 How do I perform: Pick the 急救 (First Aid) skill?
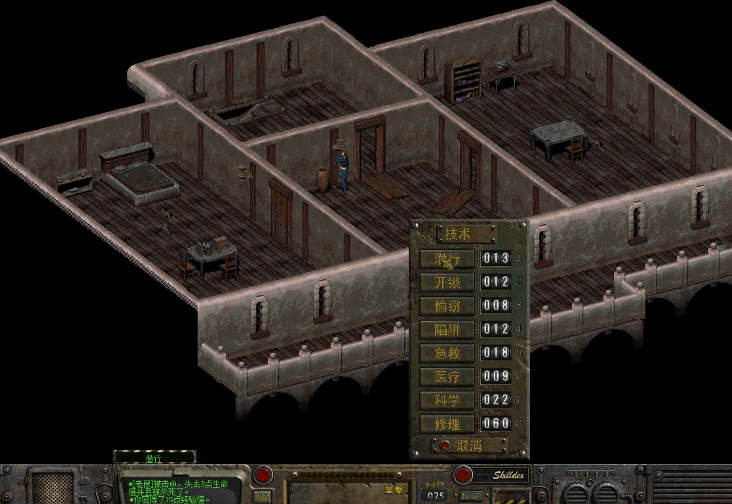(x=446, y=353)
